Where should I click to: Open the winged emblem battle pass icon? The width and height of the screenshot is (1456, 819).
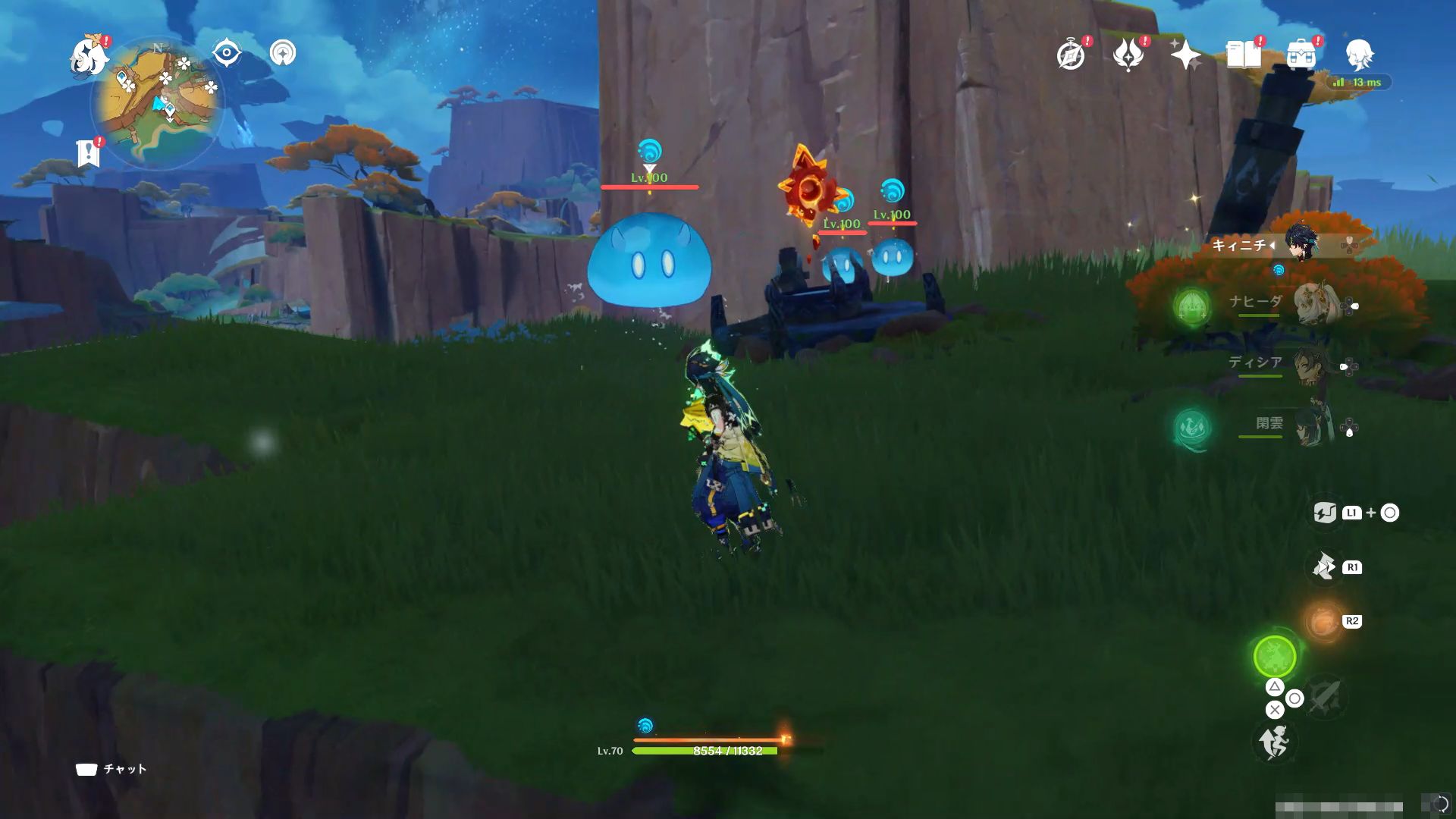1128,55
